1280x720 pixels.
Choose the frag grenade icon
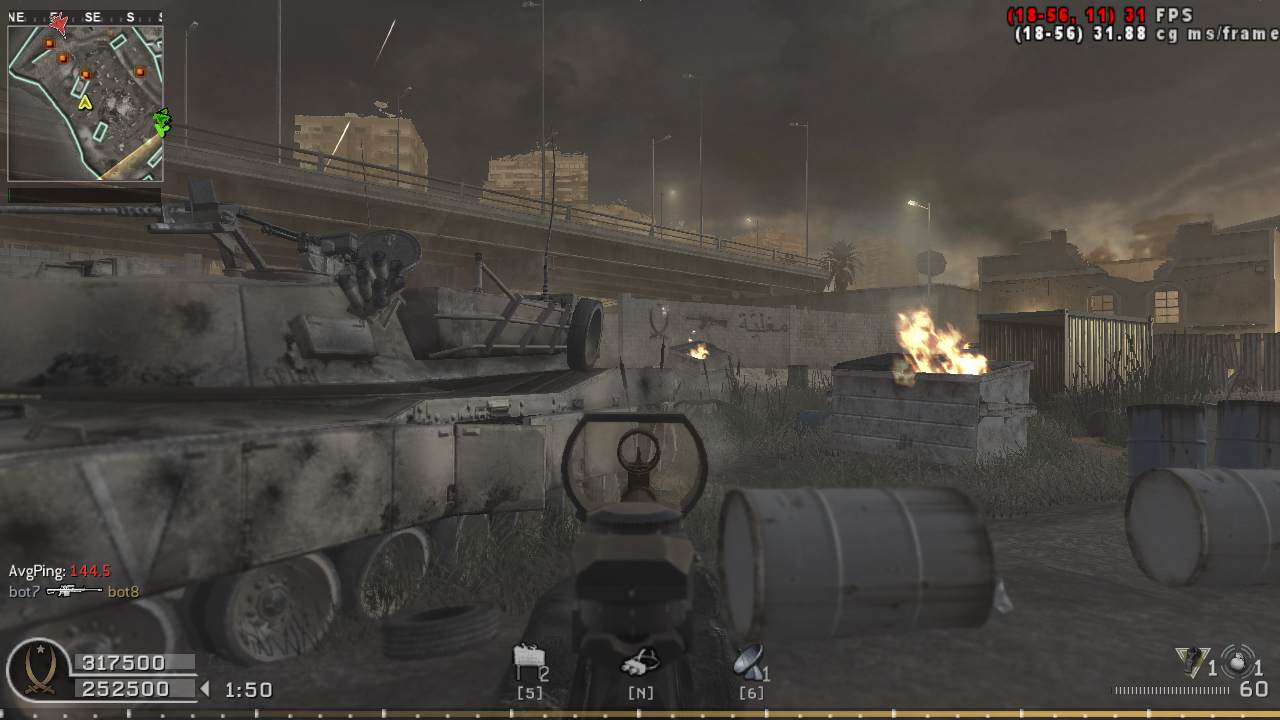(1238, 660)
